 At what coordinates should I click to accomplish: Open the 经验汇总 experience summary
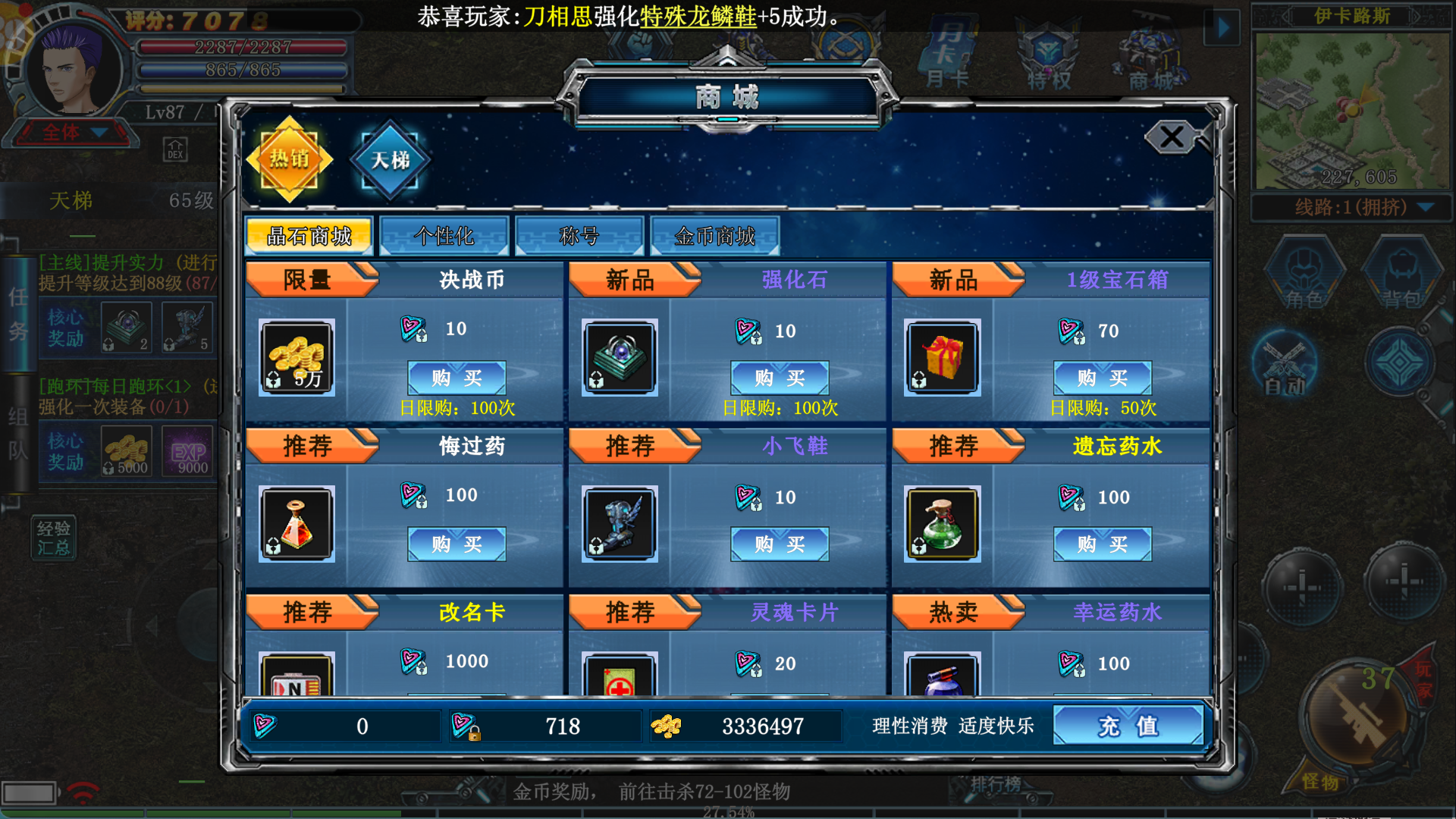(53, 538)
